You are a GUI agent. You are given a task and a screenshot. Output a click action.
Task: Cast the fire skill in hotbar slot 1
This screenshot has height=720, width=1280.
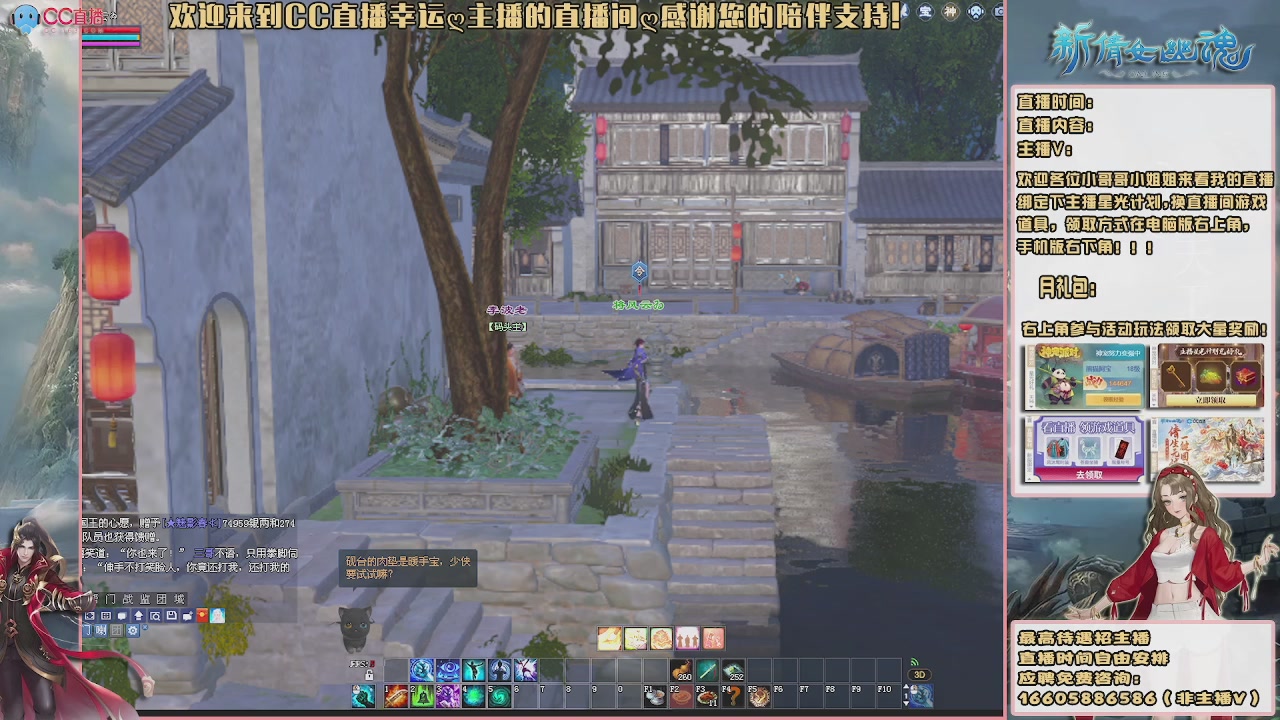click(395, 698)
